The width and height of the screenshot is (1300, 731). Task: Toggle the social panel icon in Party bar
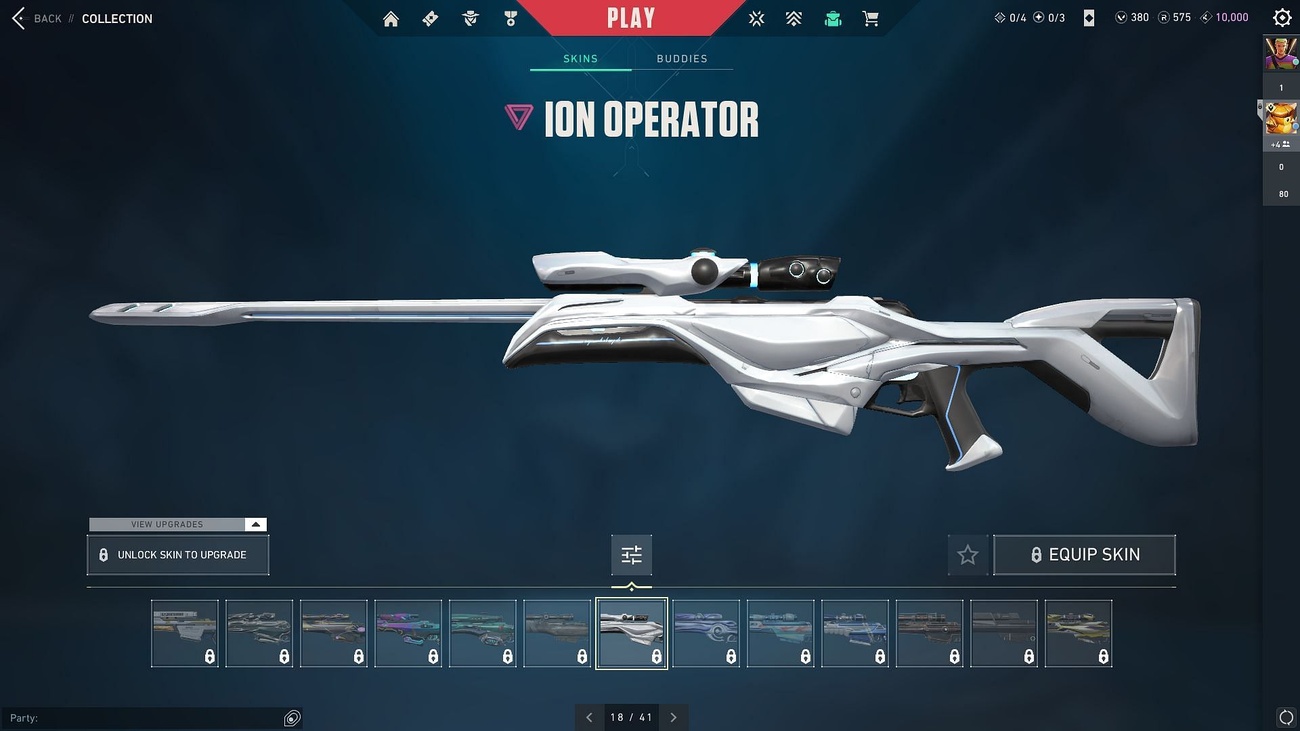tap(291, 717)
